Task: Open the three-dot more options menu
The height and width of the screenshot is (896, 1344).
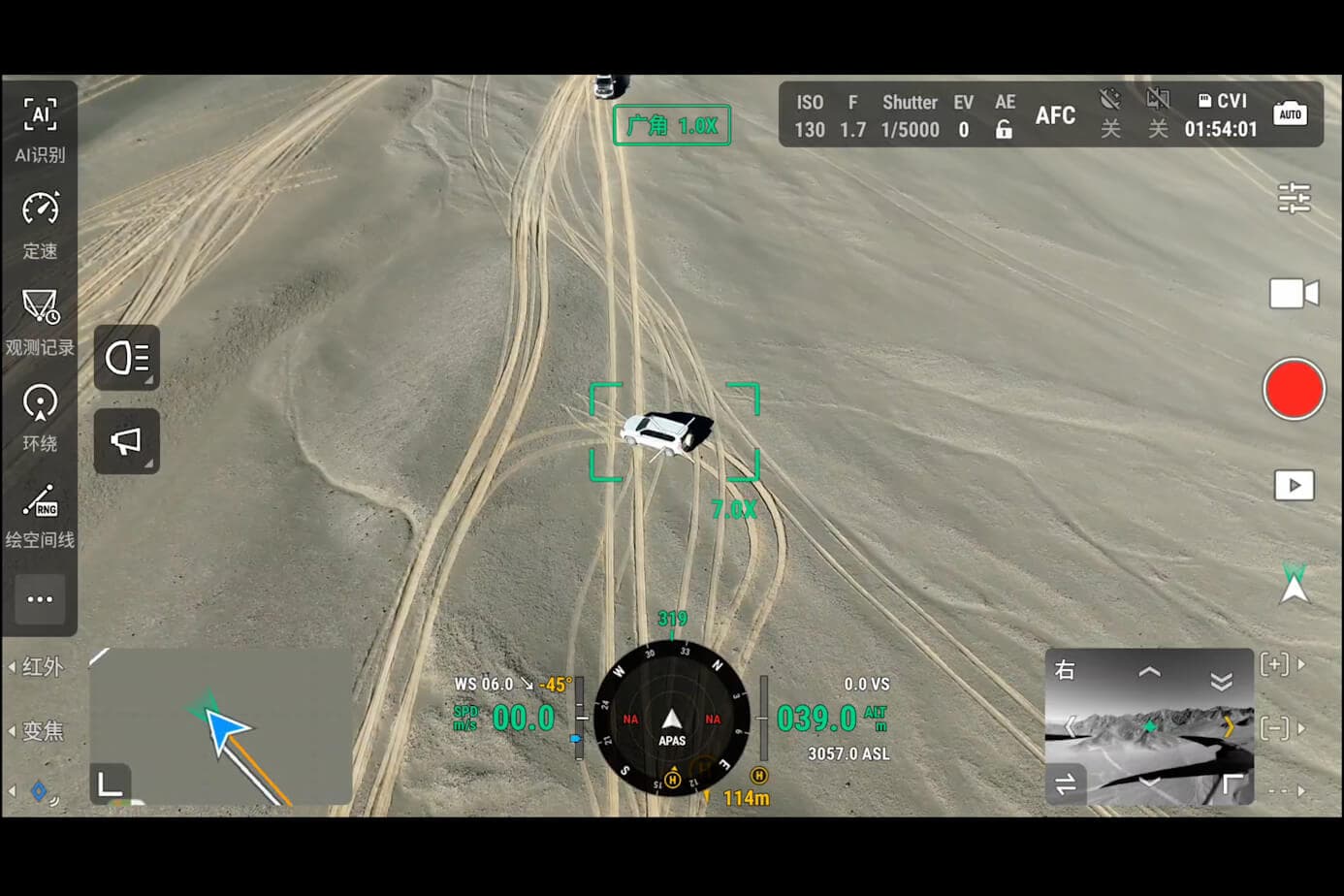Action: pyautogui.click(x=40, y=599)
